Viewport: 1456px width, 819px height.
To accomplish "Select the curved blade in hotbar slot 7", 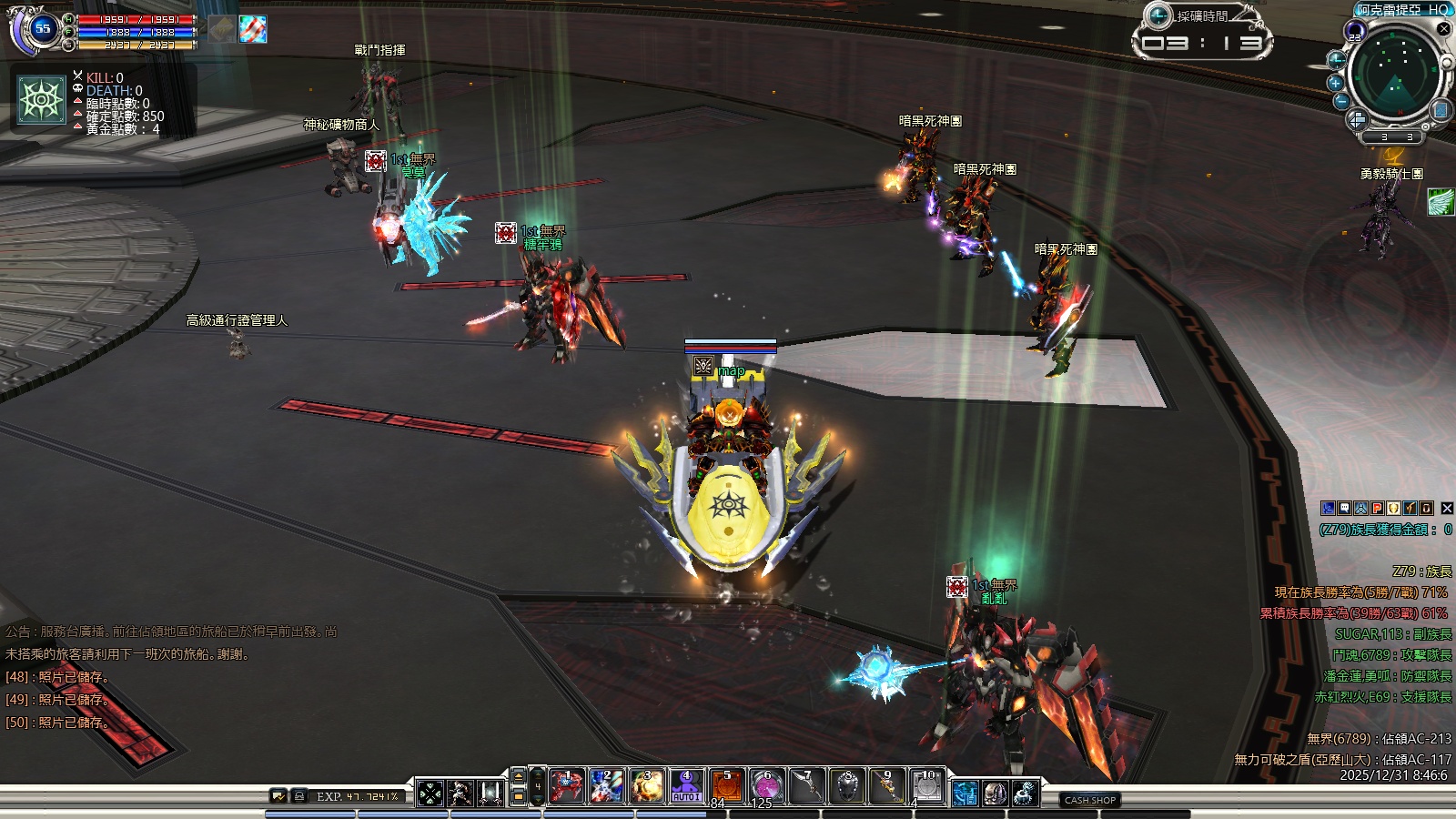I will (806, 786).
